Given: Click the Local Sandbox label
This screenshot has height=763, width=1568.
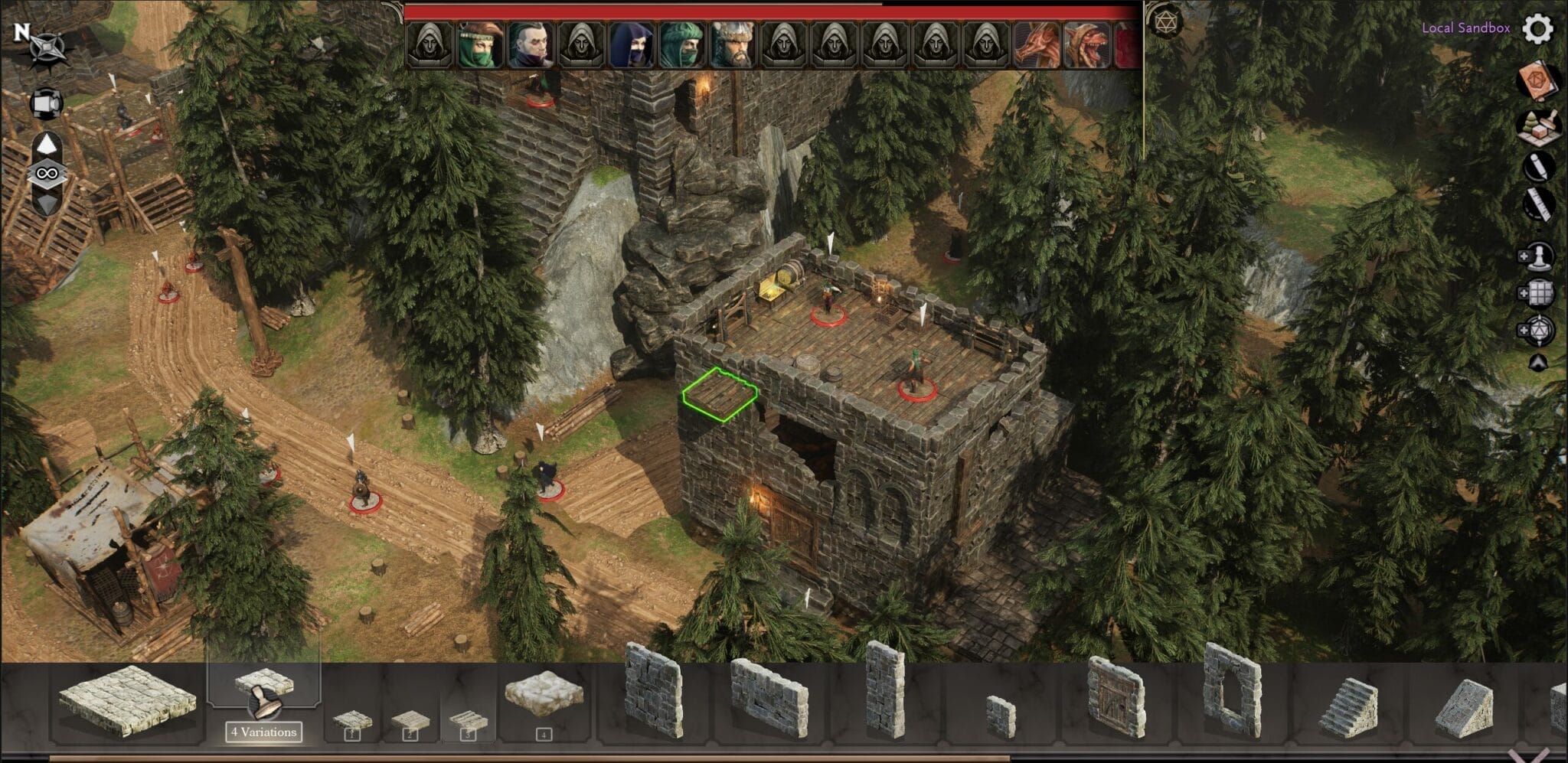Looking at the screenshot, I should pyautogui.click(x=1465, y=30).
